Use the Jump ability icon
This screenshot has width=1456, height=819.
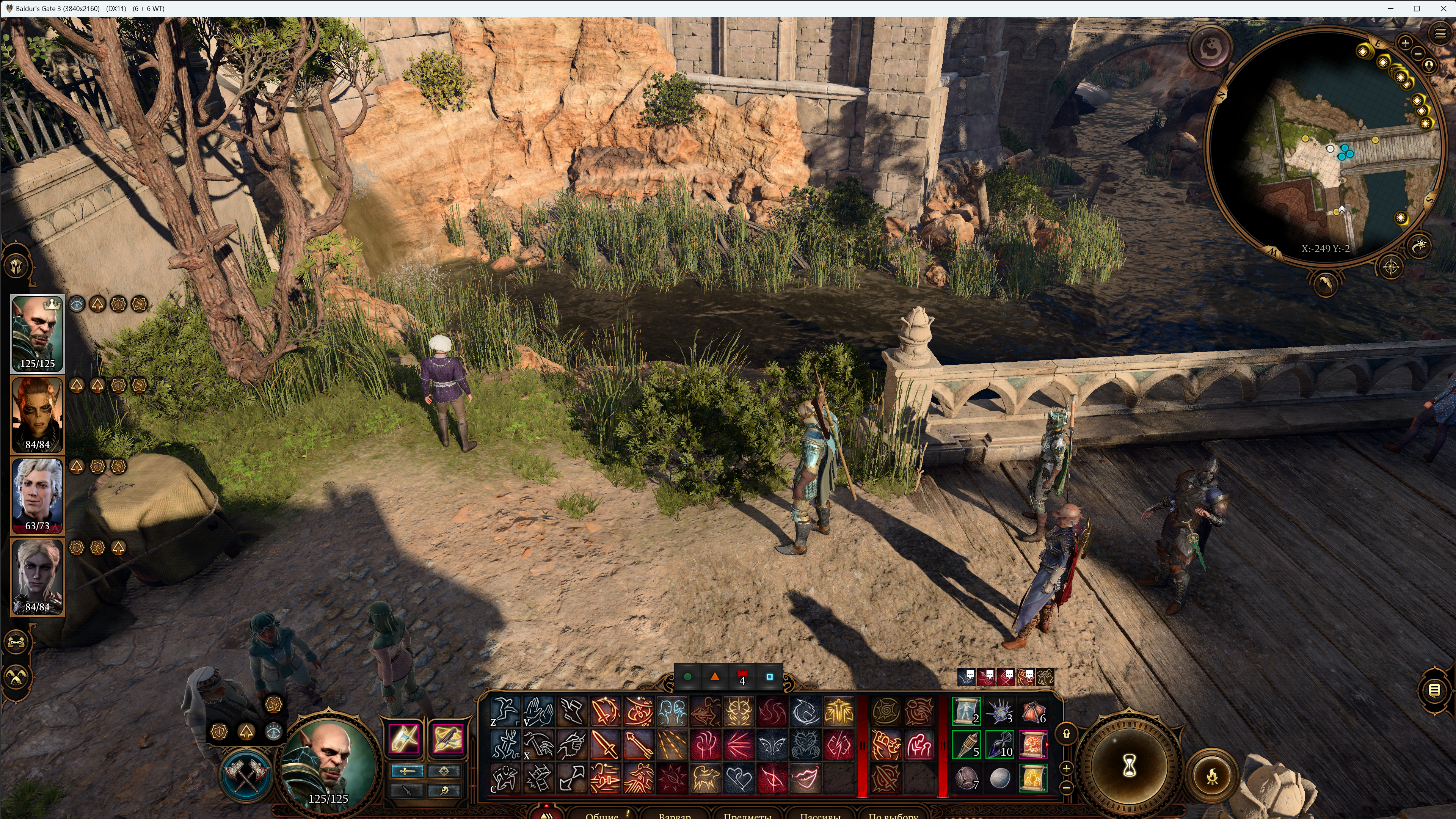coord(504,711)
